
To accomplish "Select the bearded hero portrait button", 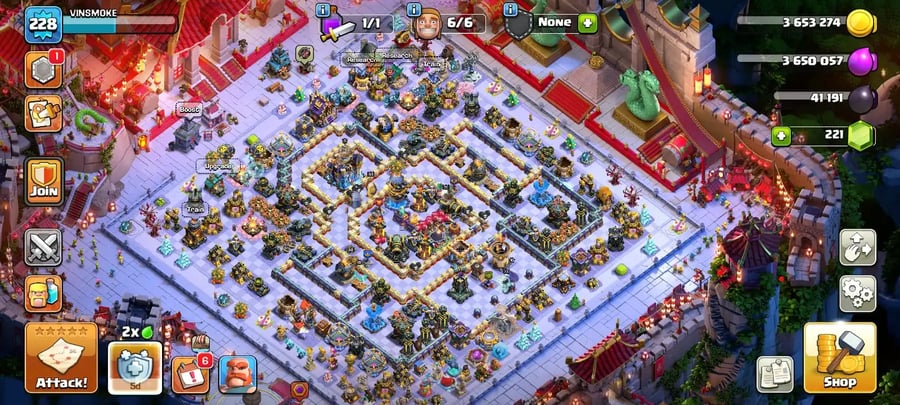I will coord(238,374).
